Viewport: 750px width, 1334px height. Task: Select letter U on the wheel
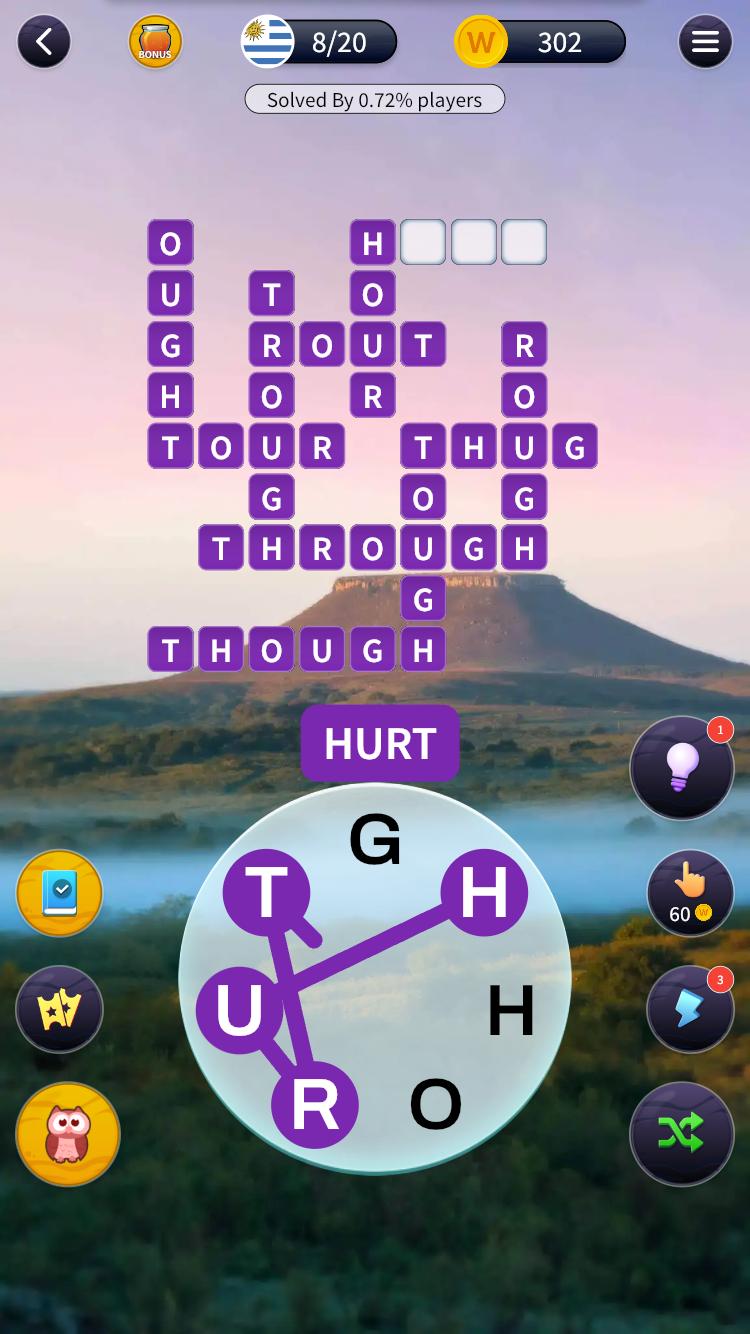(239, 1010)
